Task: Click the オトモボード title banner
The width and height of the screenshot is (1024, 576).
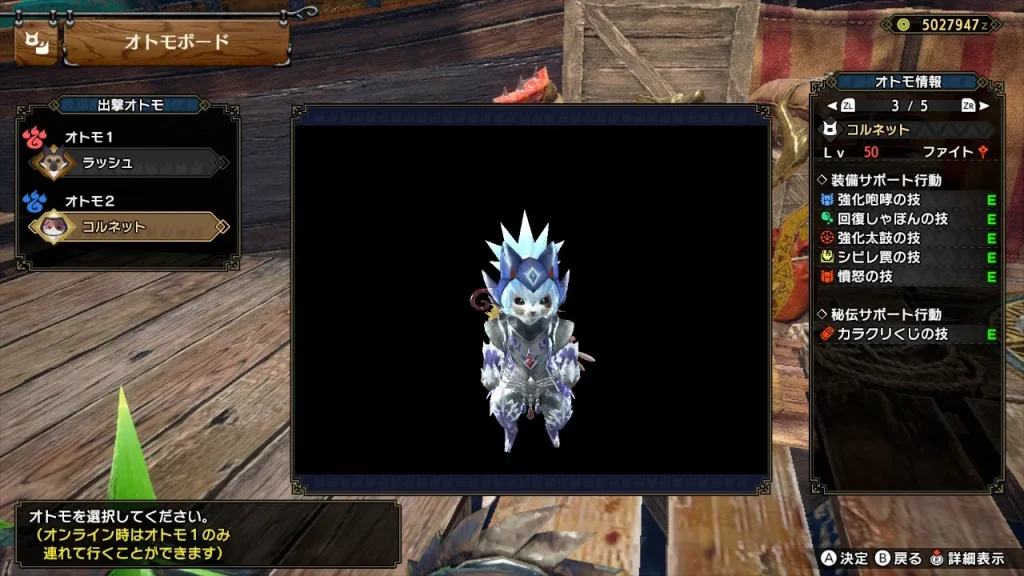Action: 176,43
